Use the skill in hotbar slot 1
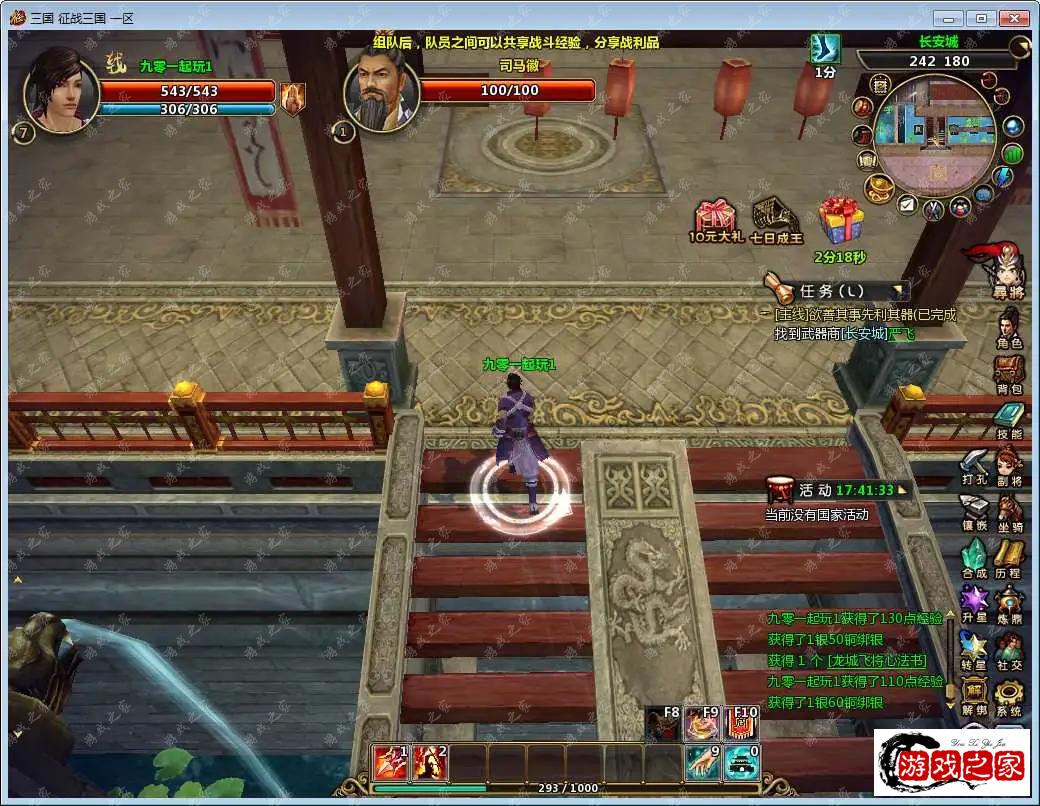The height and width of the screenshot is (806, 1040). (390, 763)
